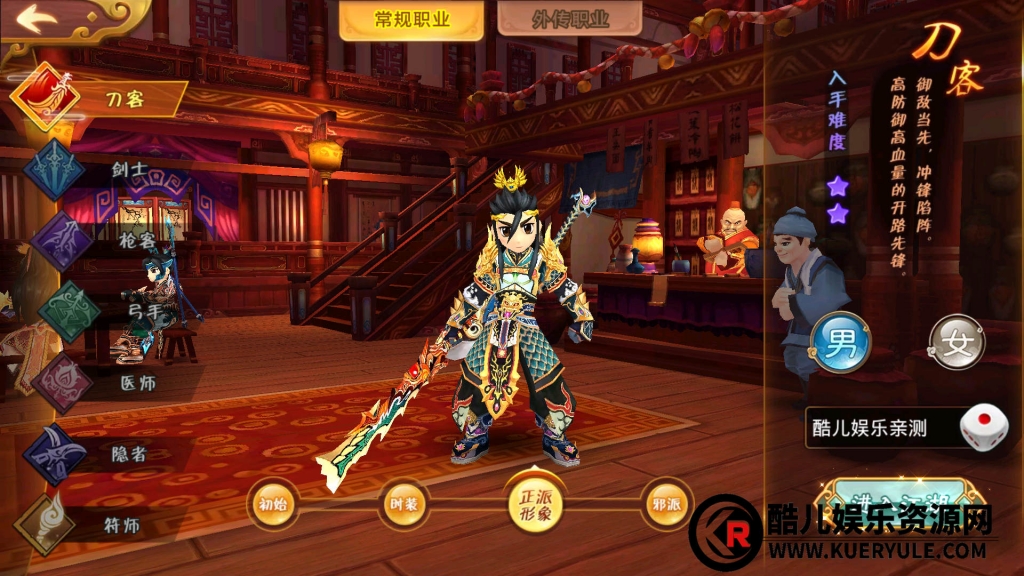Preview the 时装 outfit
The height and width of the screenshot is (576, 1024).
pos(403,505)
